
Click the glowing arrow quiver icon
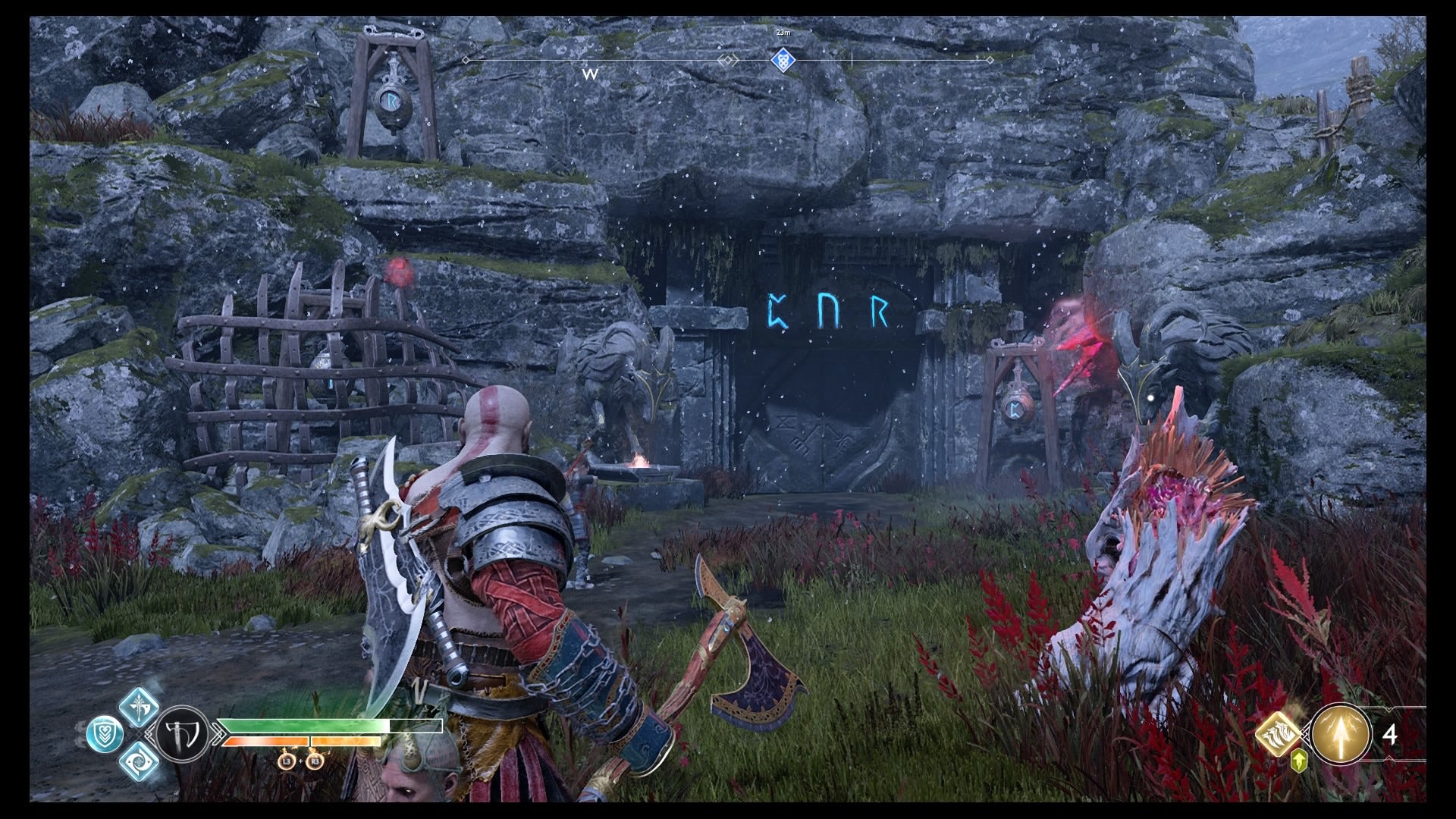(x=1340, y=733)
